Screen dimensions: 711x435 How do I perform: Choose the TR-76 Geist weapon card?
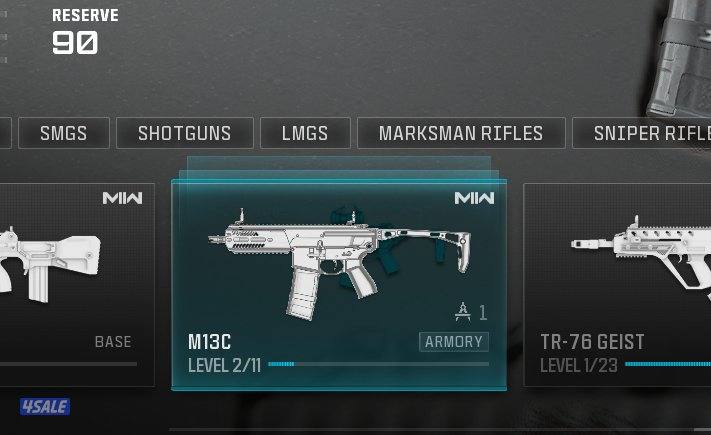tap(617, 284)
